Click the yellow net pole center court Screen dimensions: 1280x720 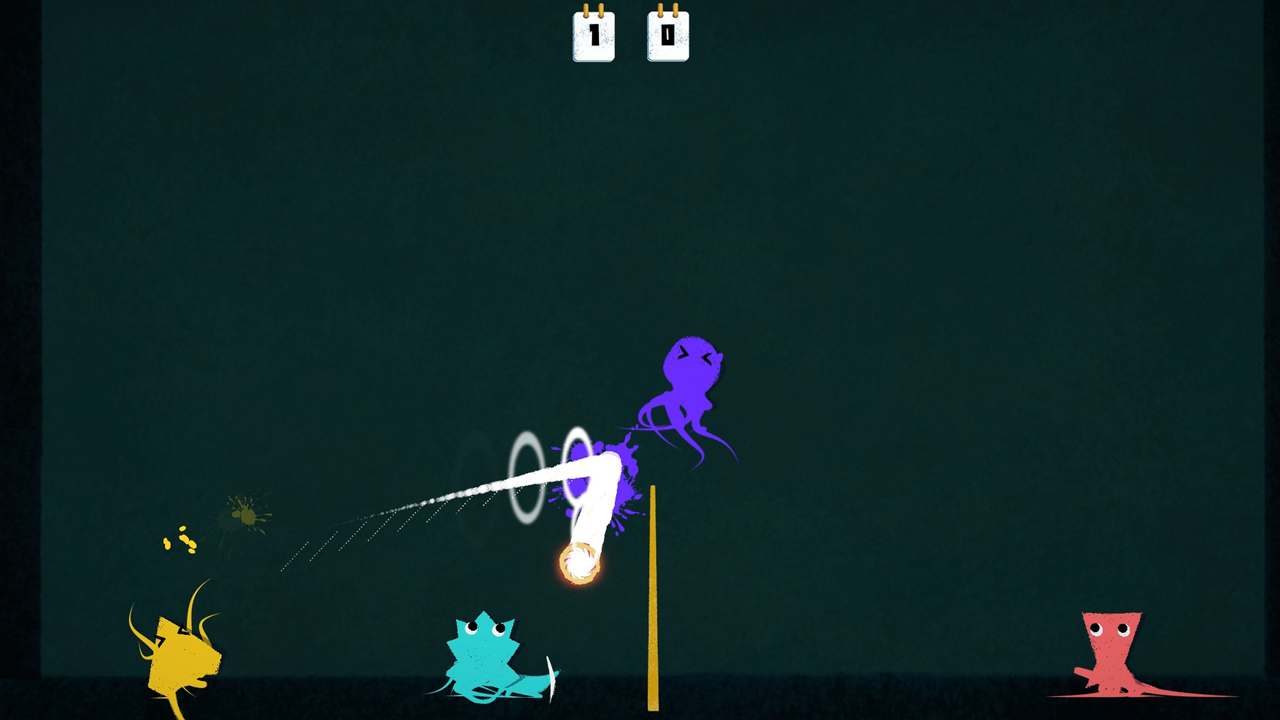(x=652, y=595)
